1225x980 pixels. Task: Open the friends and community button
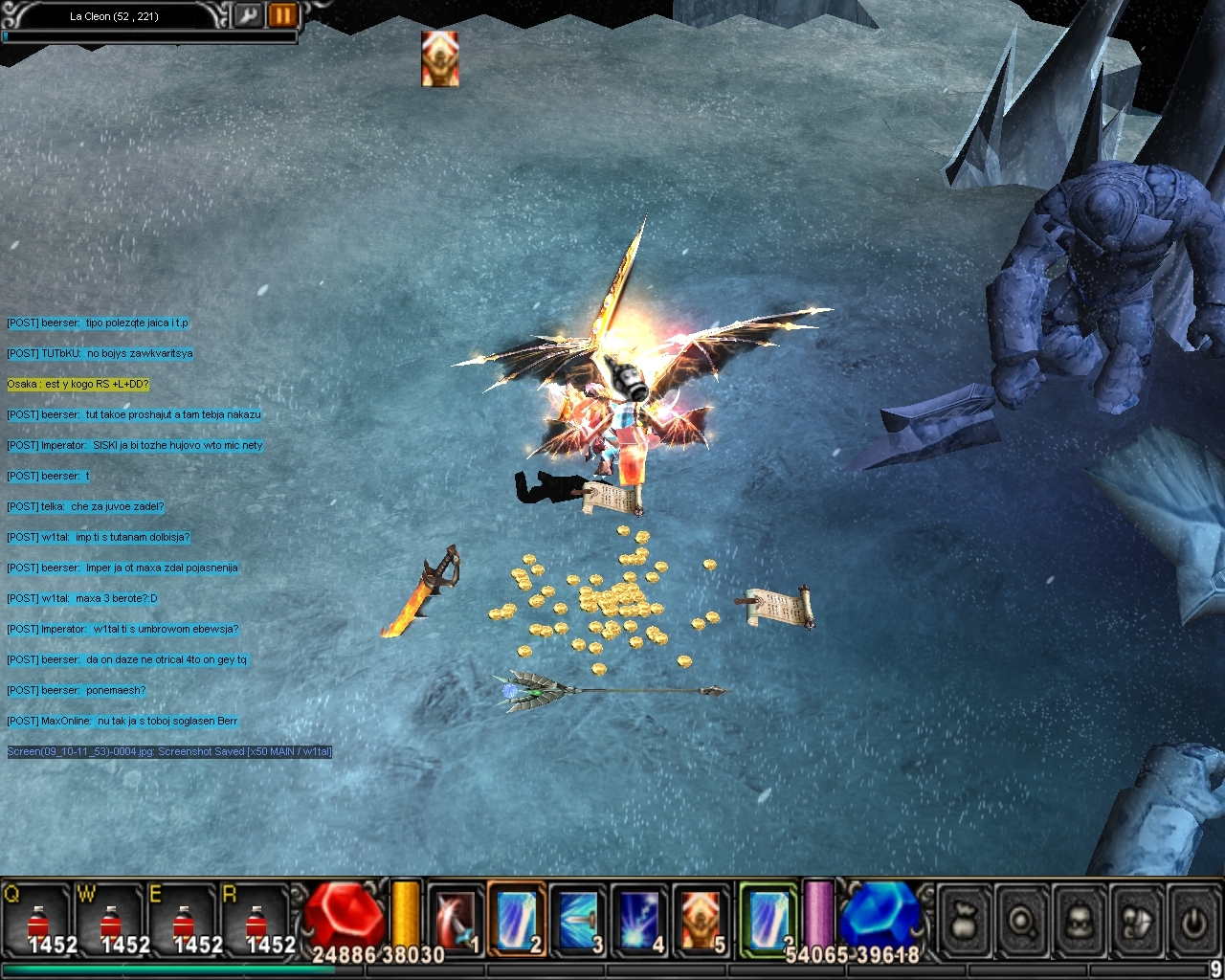1136,922
